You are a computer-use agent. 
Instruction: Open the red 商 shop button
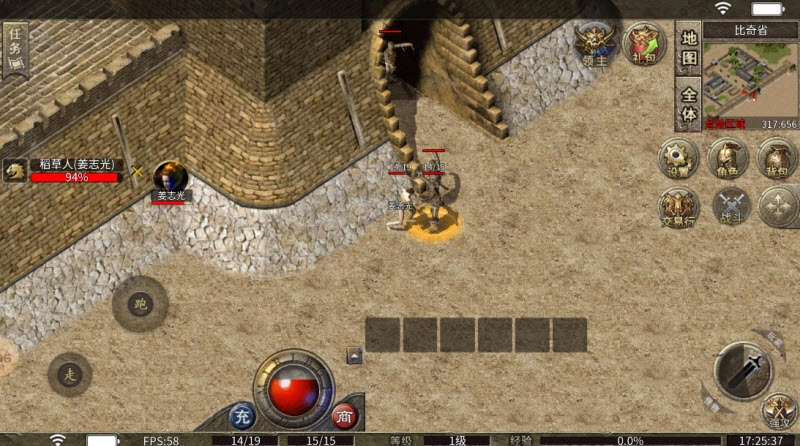(x=345, y=415)
